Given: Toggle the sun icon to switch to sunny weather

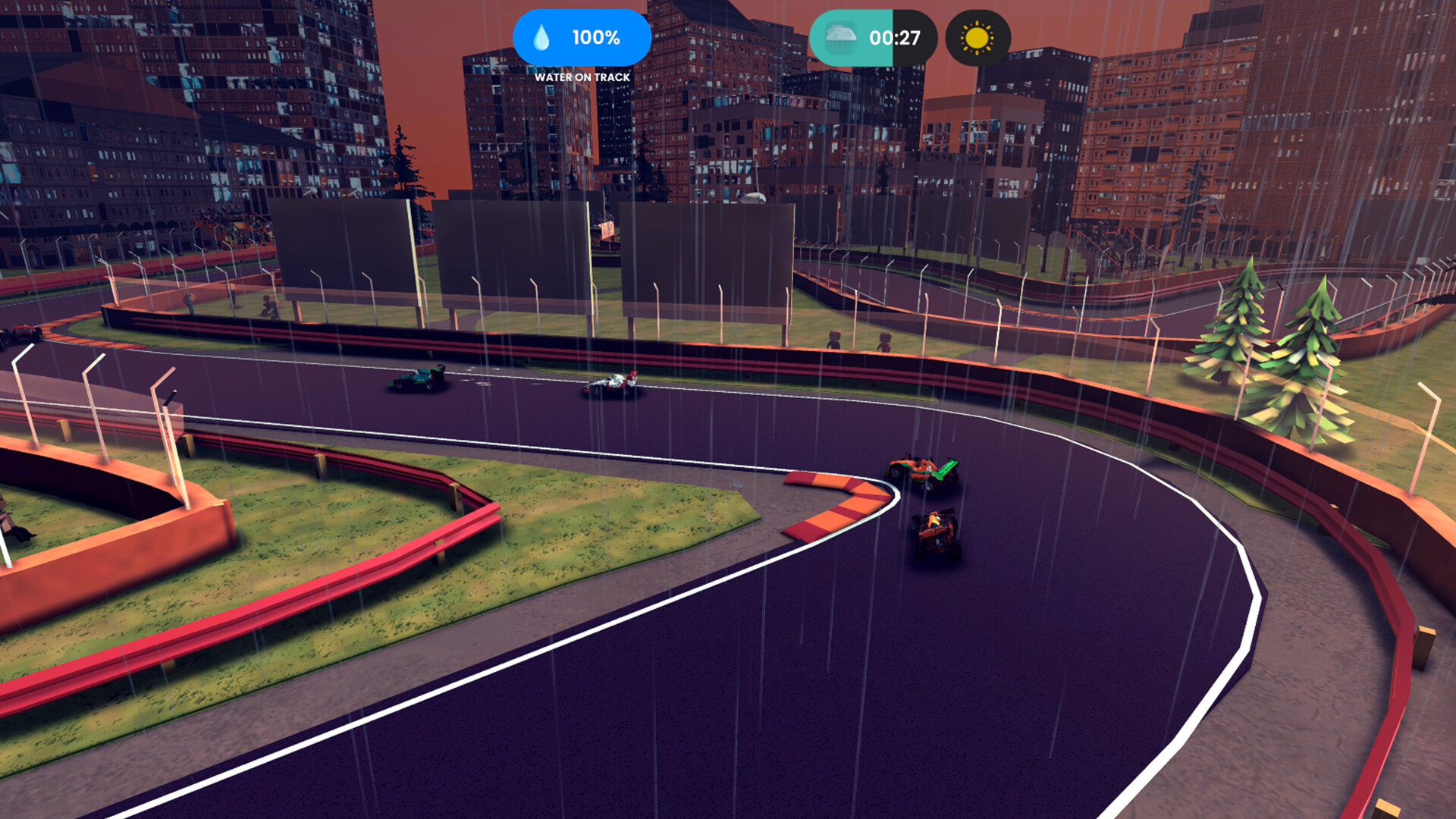Looking at the screenshot, I should click(x=977, y=36).
